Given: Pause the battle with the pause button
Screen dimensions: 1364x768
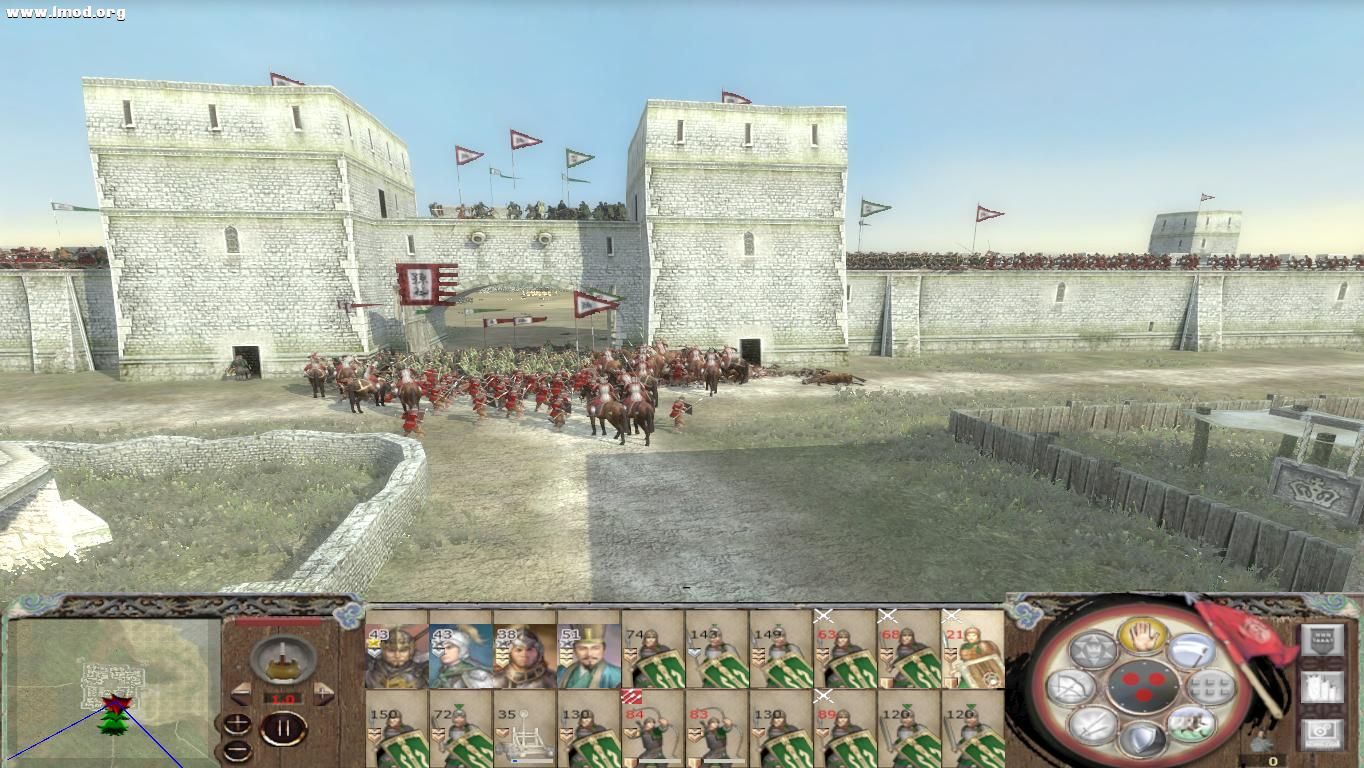Looking at the screenshot, I should point(285,727).
